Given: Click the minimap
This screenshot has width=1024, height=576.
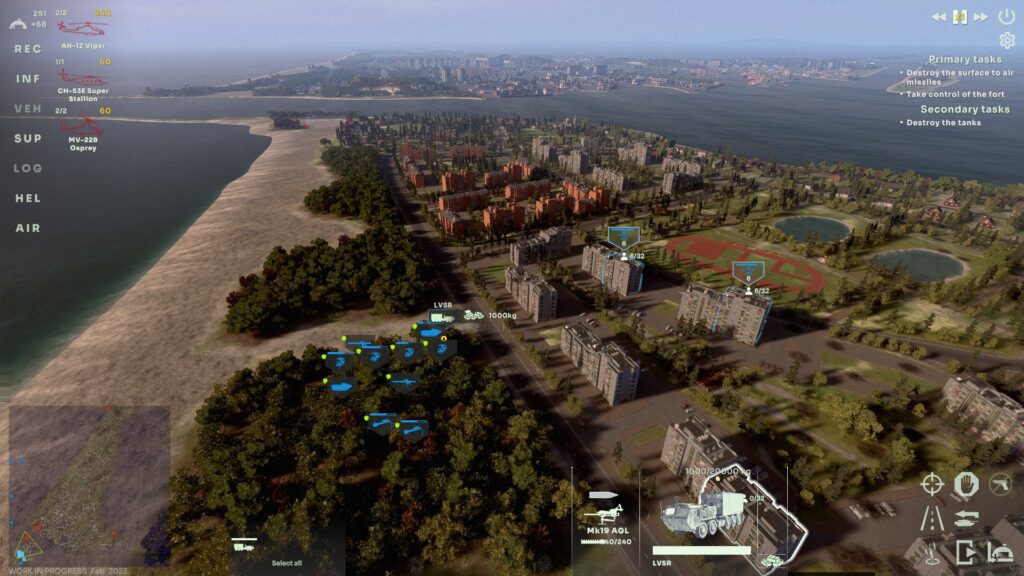Looking at the screenshot, I should 88,484.
